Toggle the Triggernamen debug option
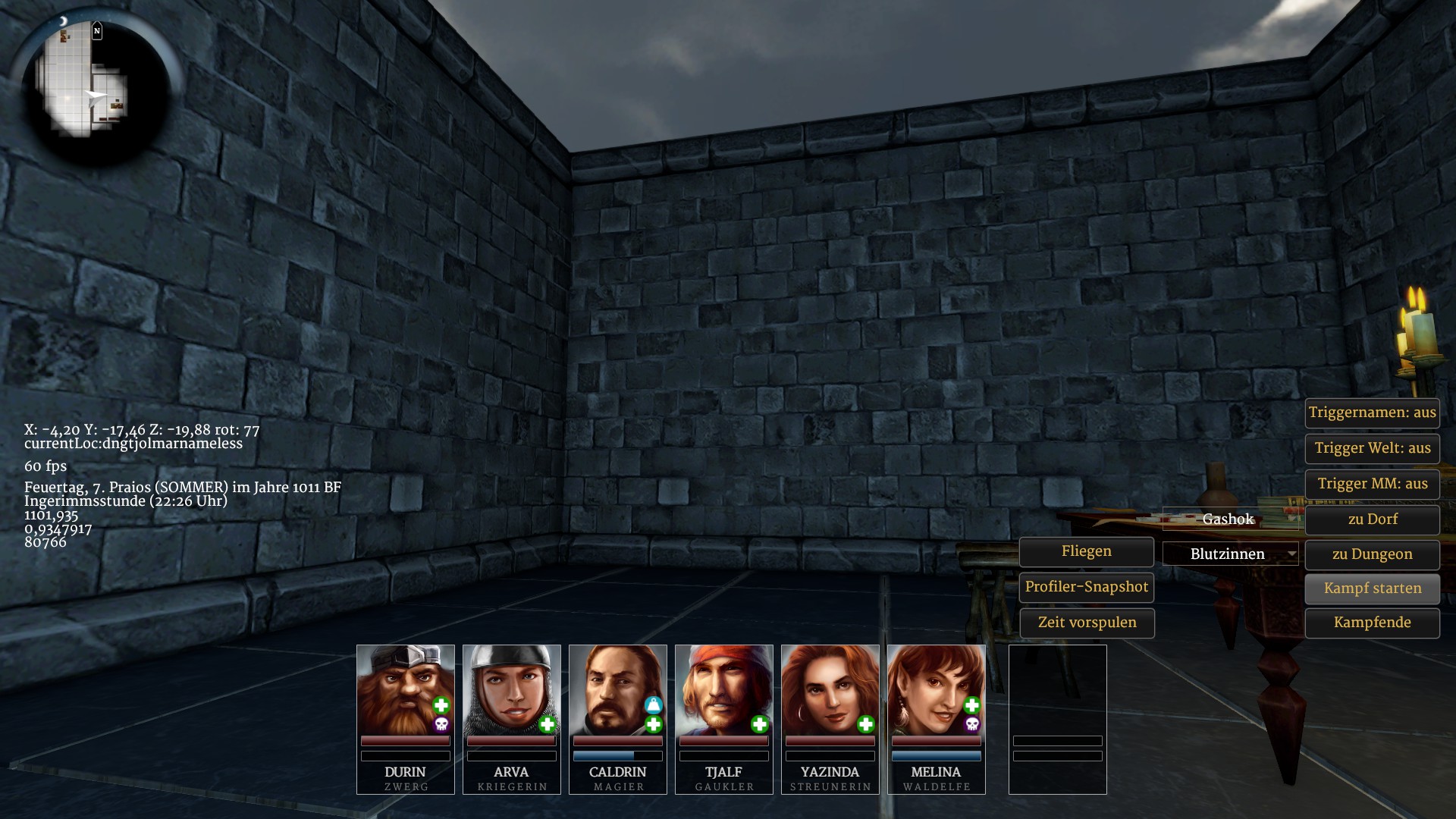The height and width of the screenshot is (819, 1456). [1372, 413]
